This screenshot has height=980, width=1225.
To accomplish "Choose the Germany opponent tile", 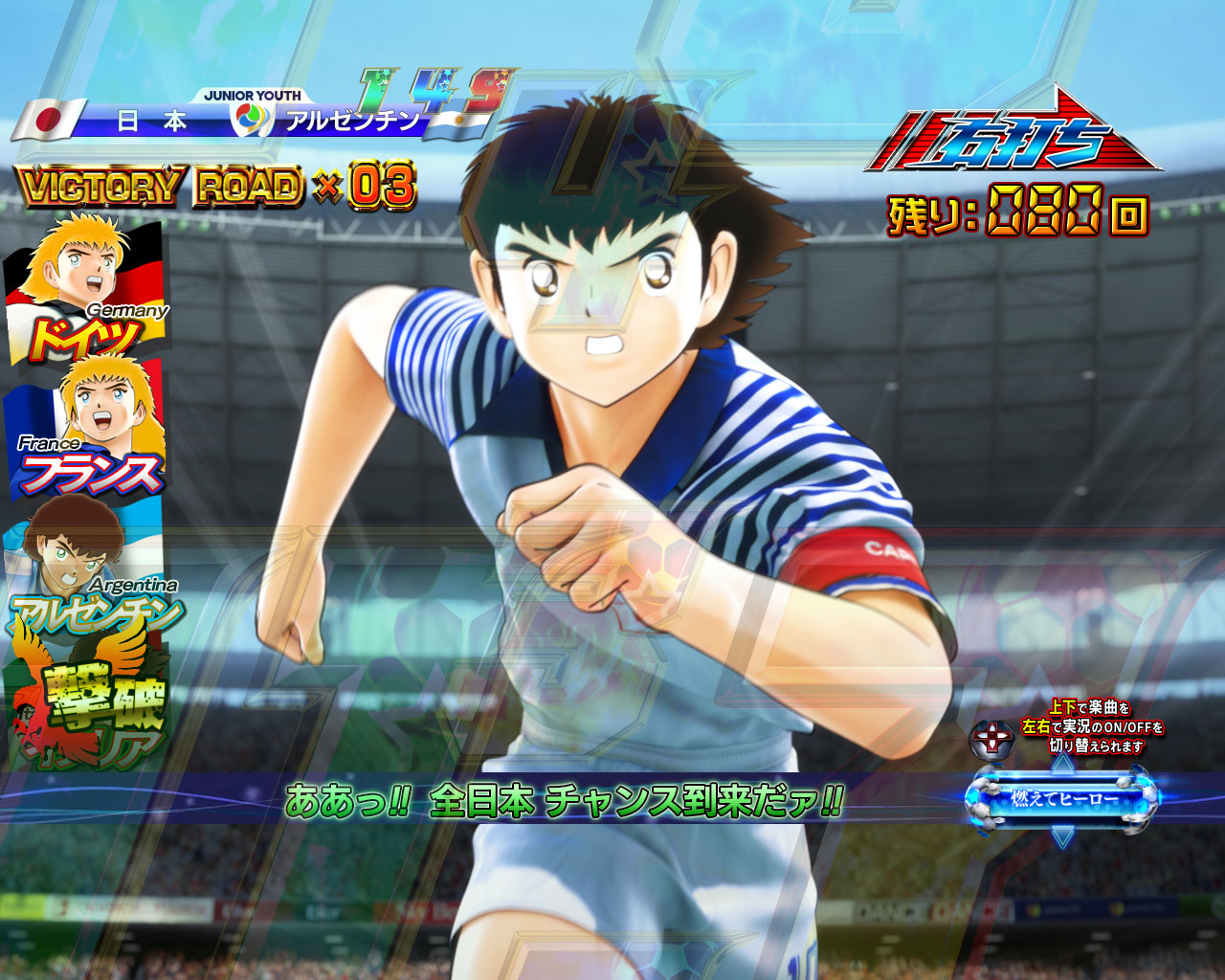I will [86, 289].
